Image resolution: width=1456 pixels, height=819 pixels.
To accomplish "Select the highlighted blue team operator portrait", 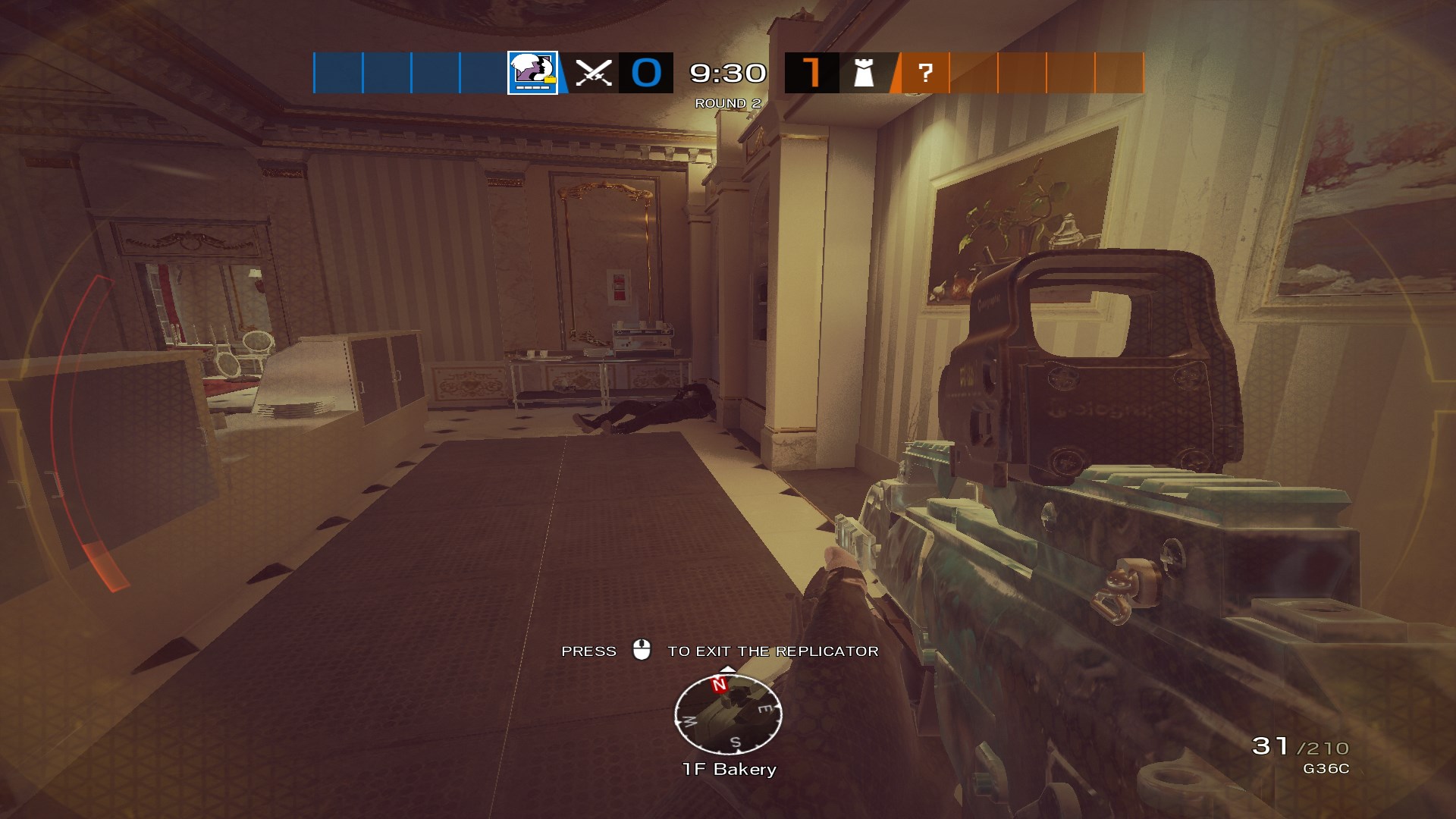I will point(532,73).
